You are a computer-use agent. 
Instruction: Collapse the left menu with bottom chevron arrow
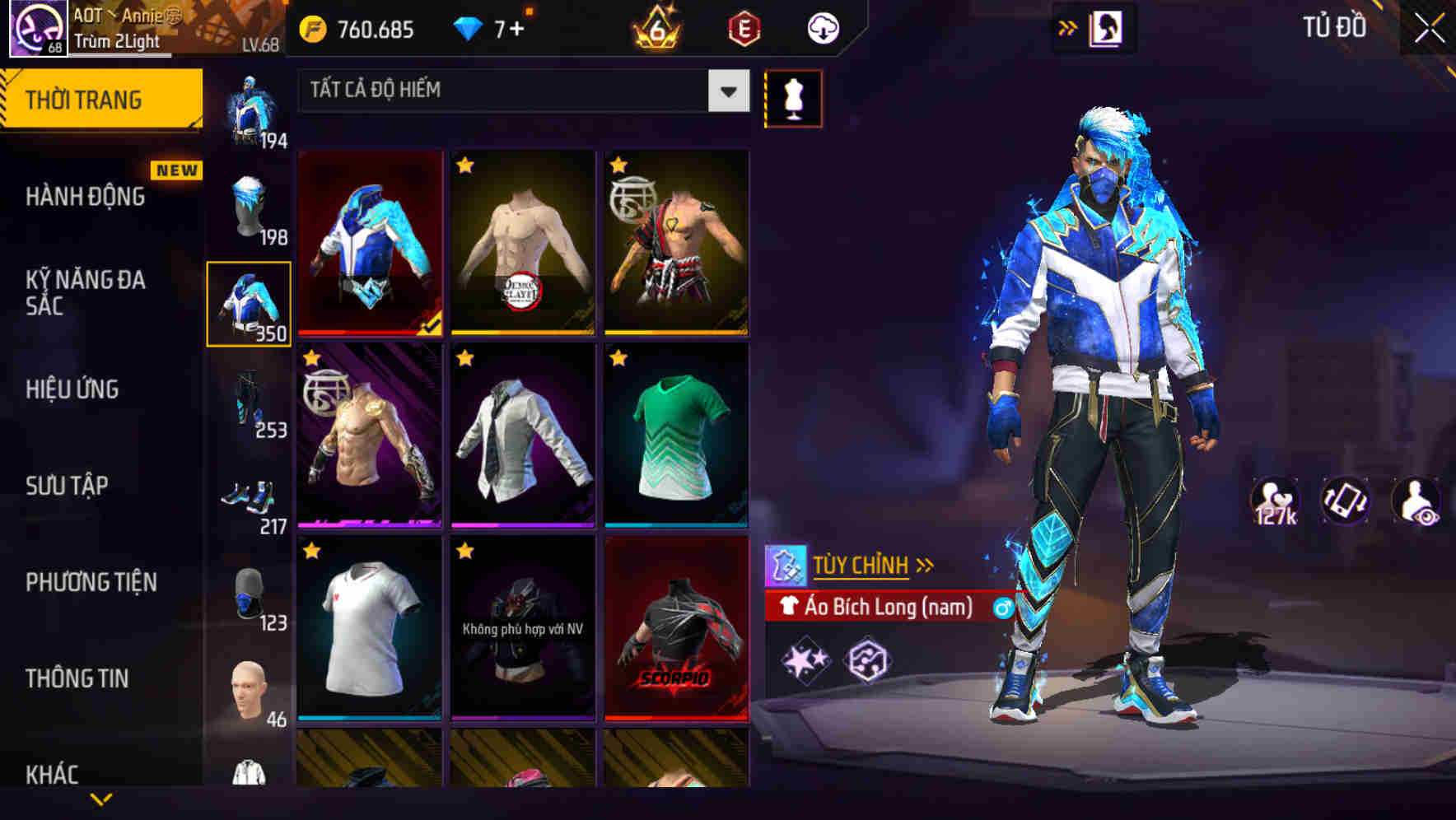pos(100,800)
